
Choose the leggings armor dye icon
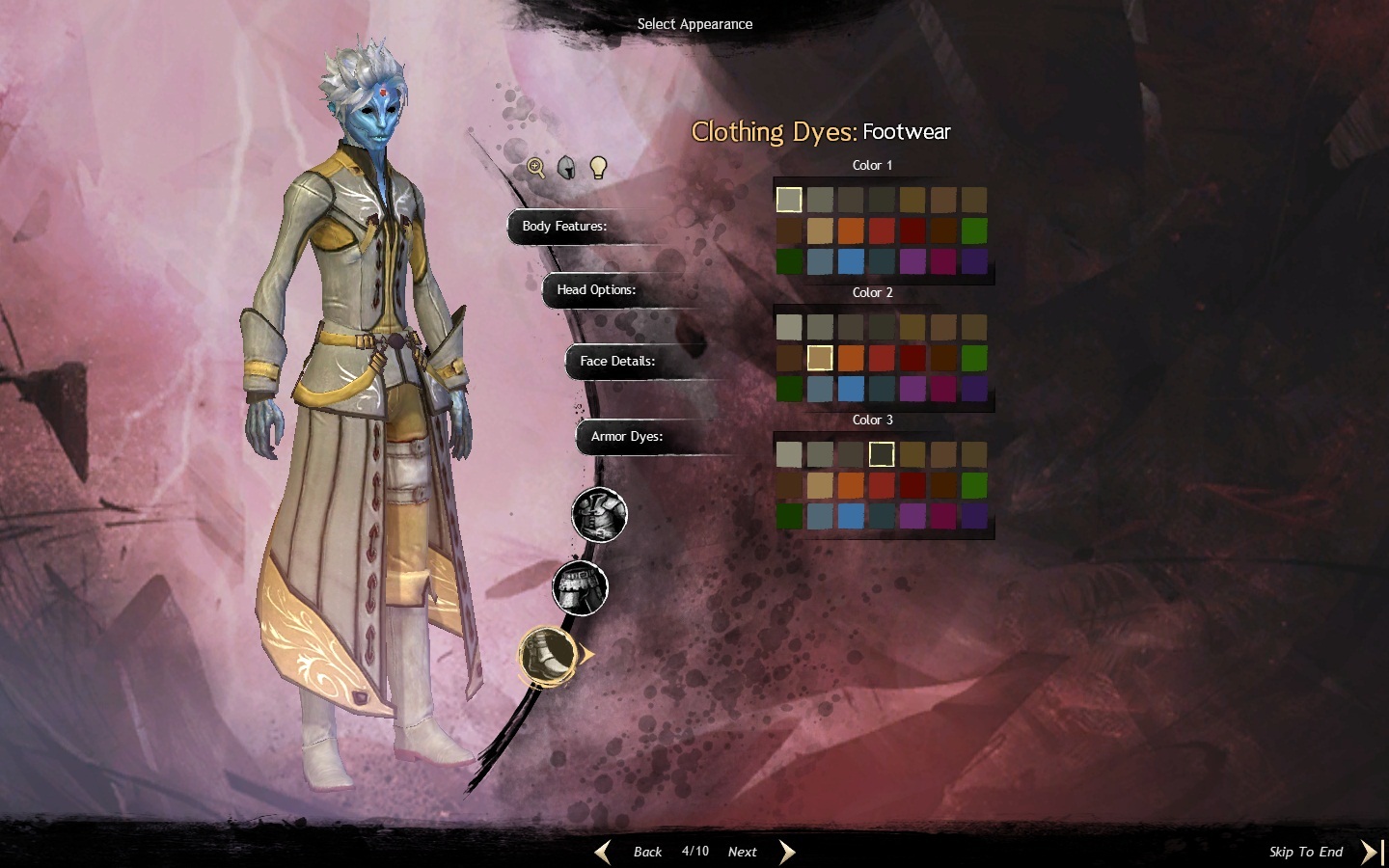pyautogui.click(x=581, y=587)
